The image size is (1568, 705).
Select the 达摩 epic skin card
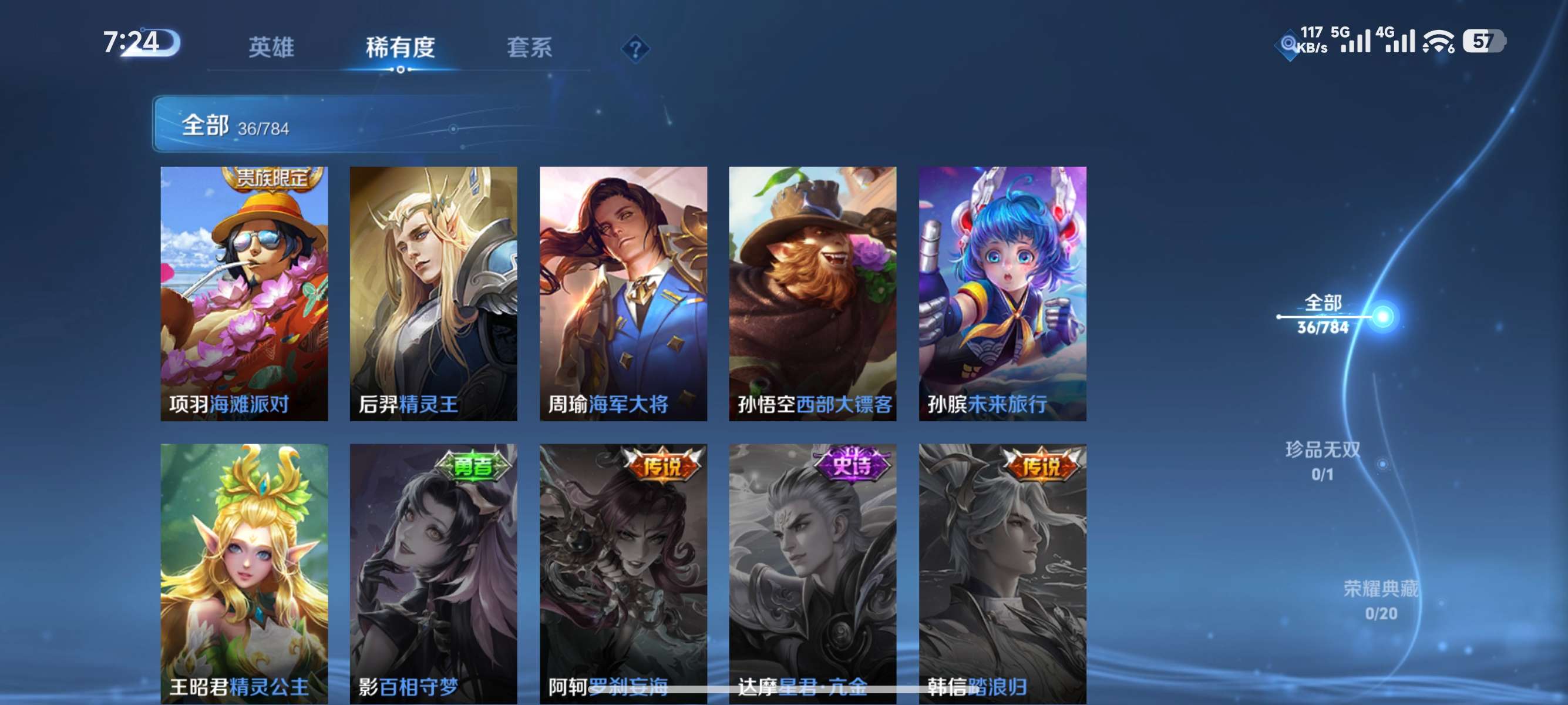click(x=812, y=572)
